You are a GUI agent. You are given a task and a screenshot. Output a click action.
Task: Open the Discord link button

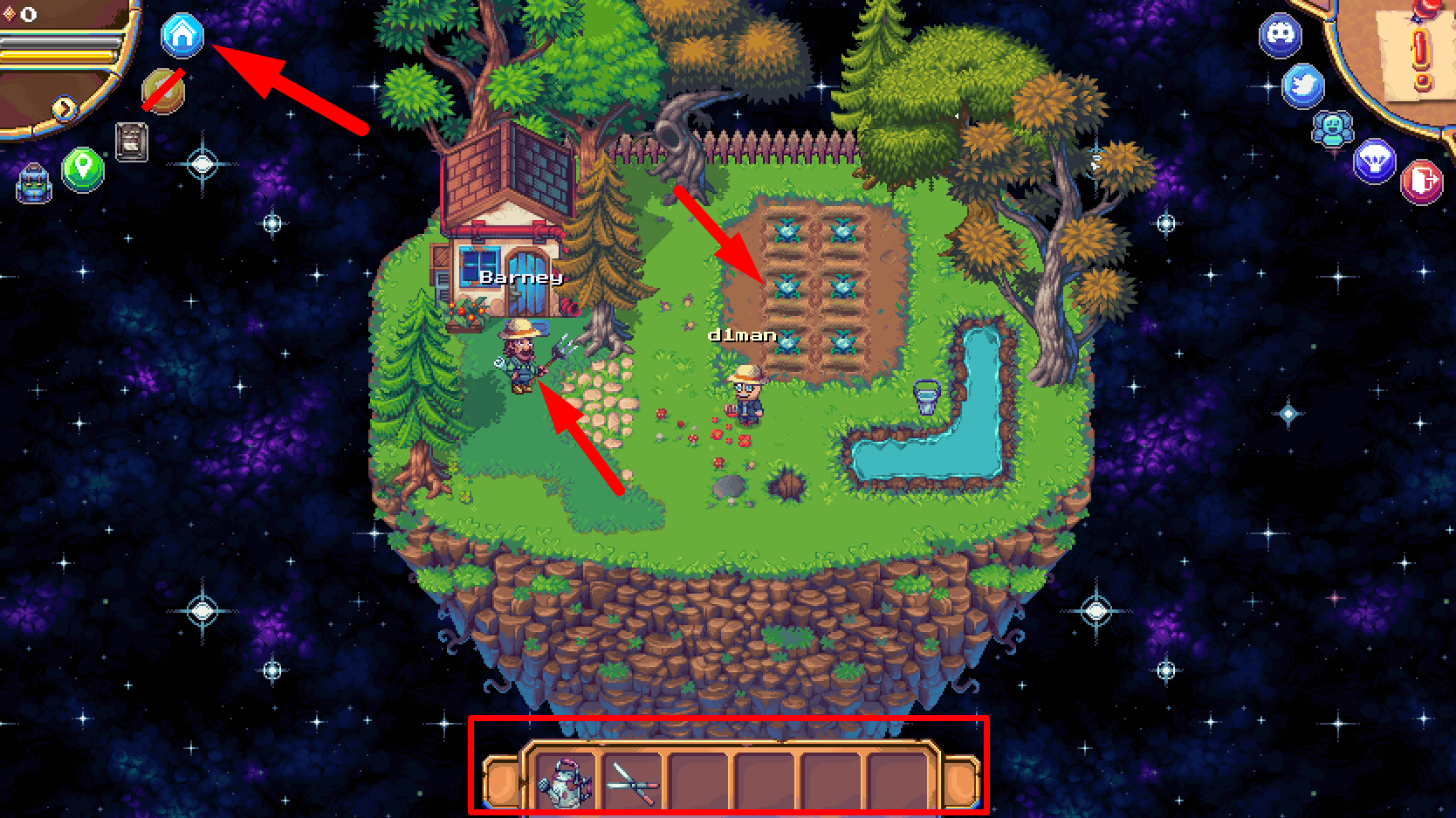[1281, 36]
